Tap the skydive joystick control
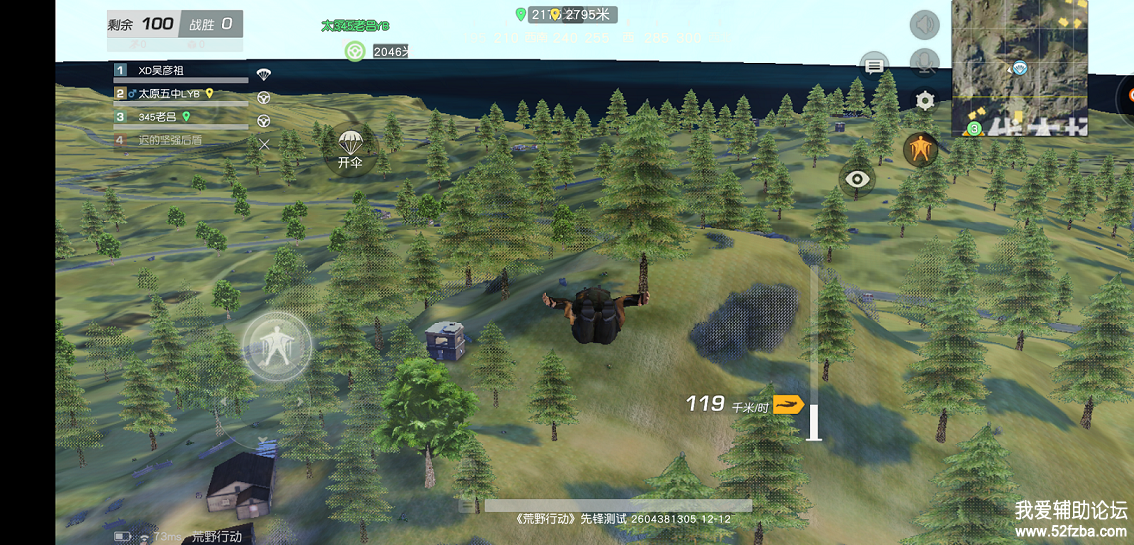Viewport: 1134px width, 545px height. click(278, 346)
